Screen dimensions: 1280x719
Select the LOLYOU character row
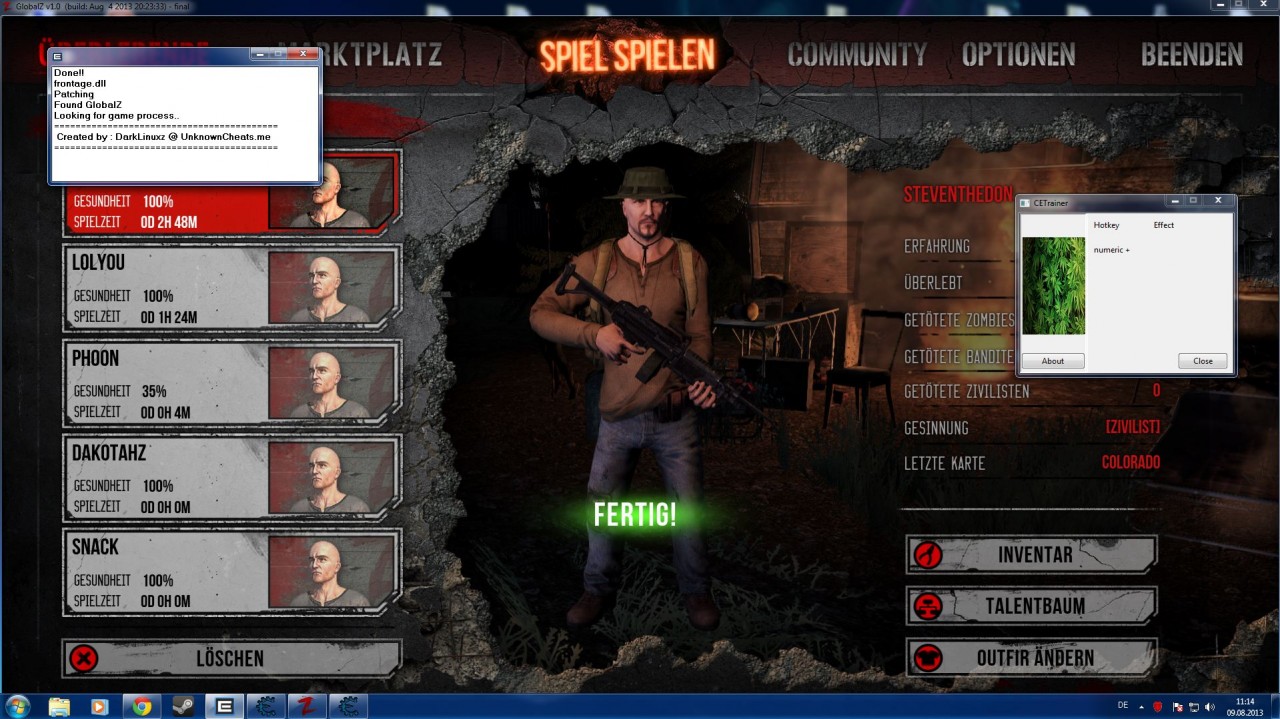coord(232,288)
